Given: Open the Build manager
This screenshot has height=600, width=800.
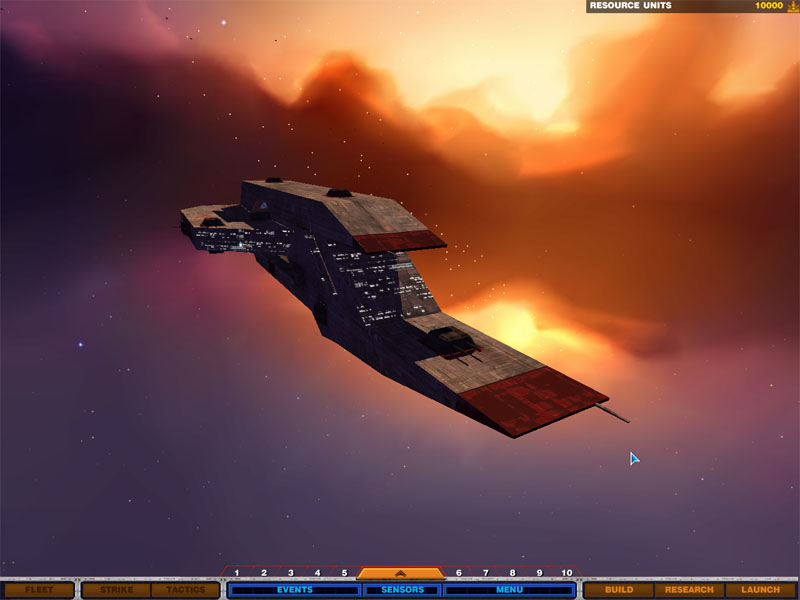Looking at the screenshot, I should point(619,590).
